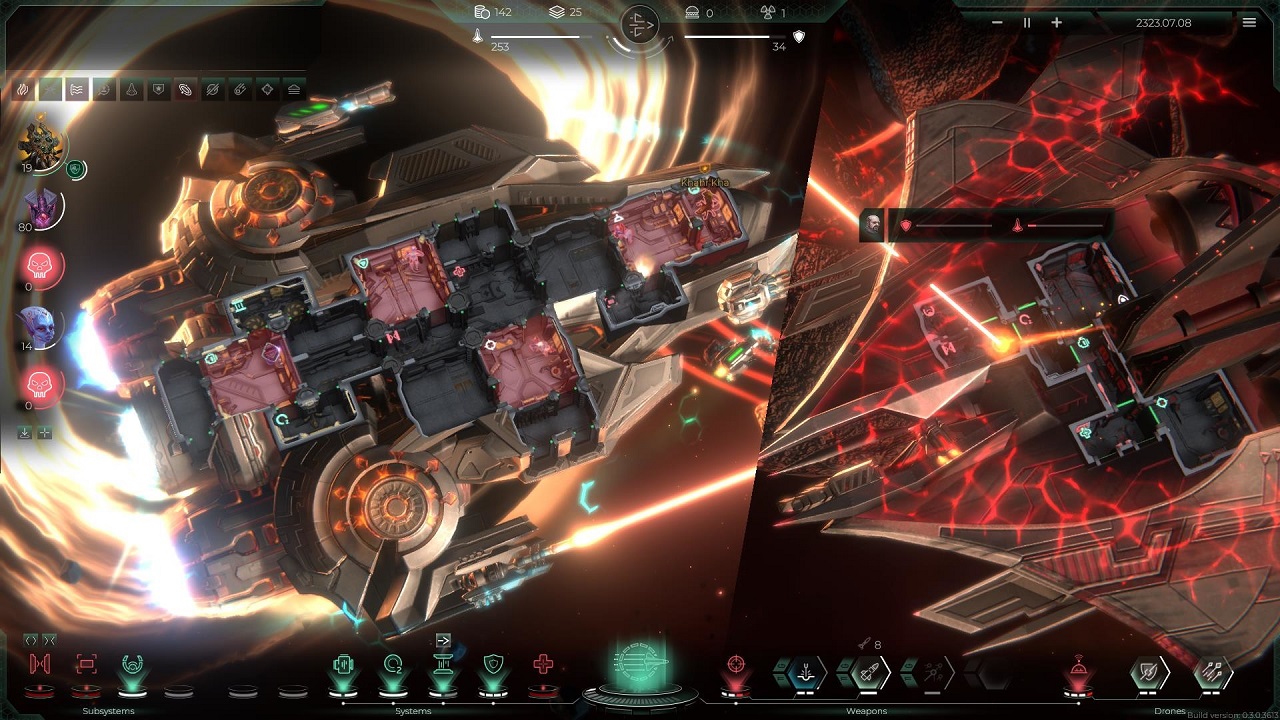Click the engines system icon
Screen dimensions: 1280x720
pyautogui.click(x=343, y=663)
